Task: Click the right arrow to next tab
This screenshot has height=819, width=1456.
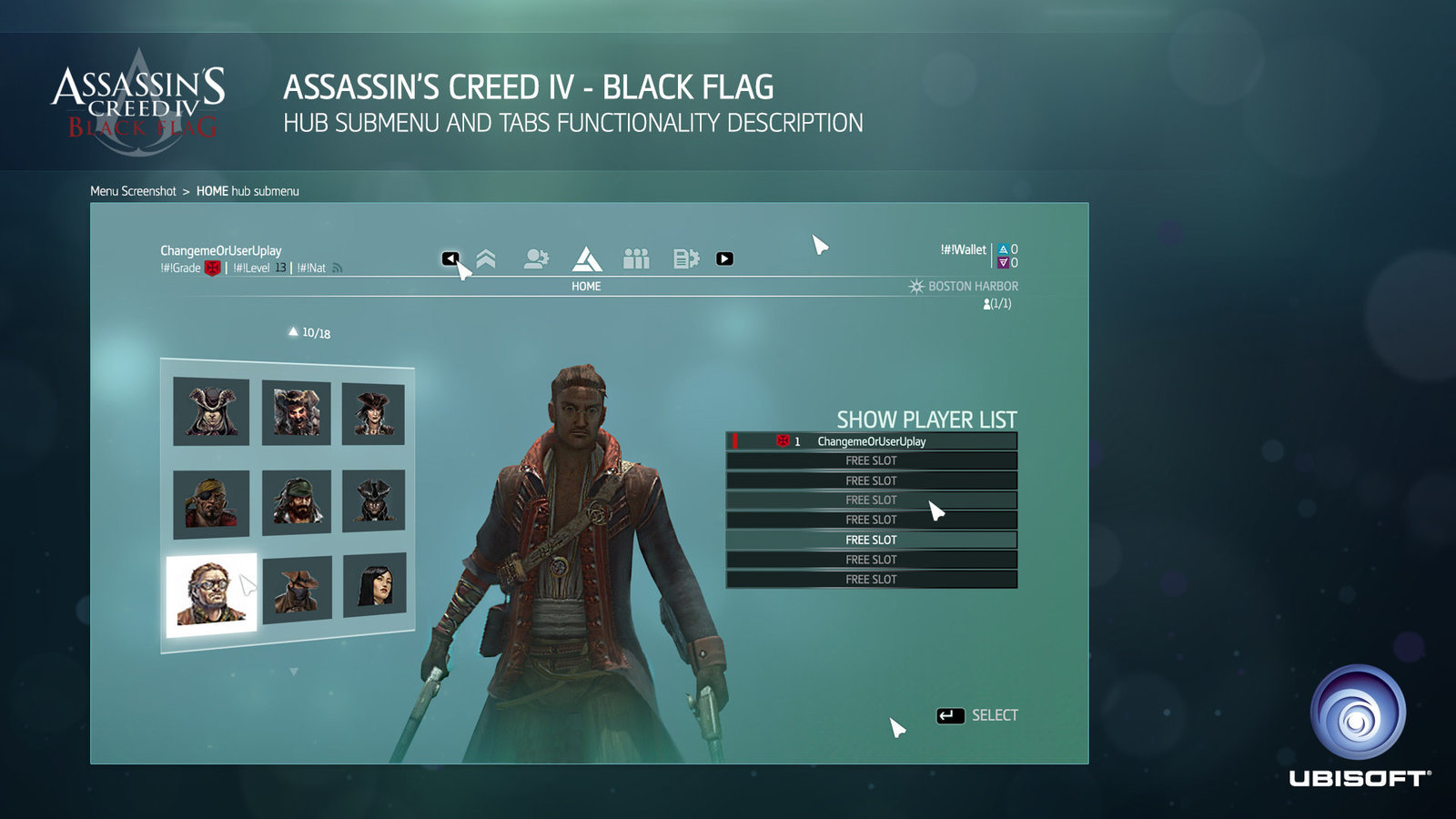Action: tap(724, 258)
